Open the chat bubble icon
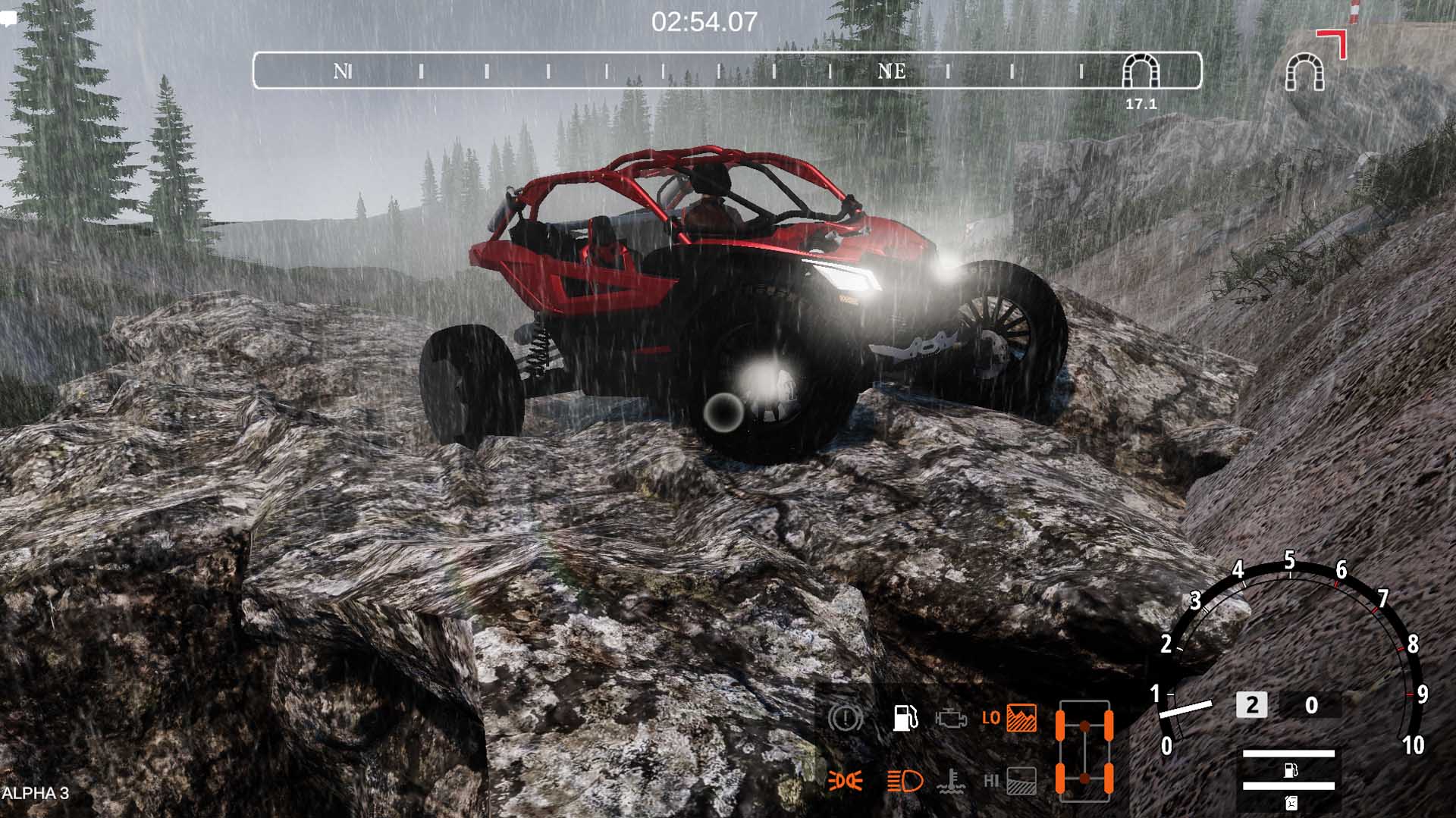This screenshot has width=1456, height=818. [x=8, y=20]
